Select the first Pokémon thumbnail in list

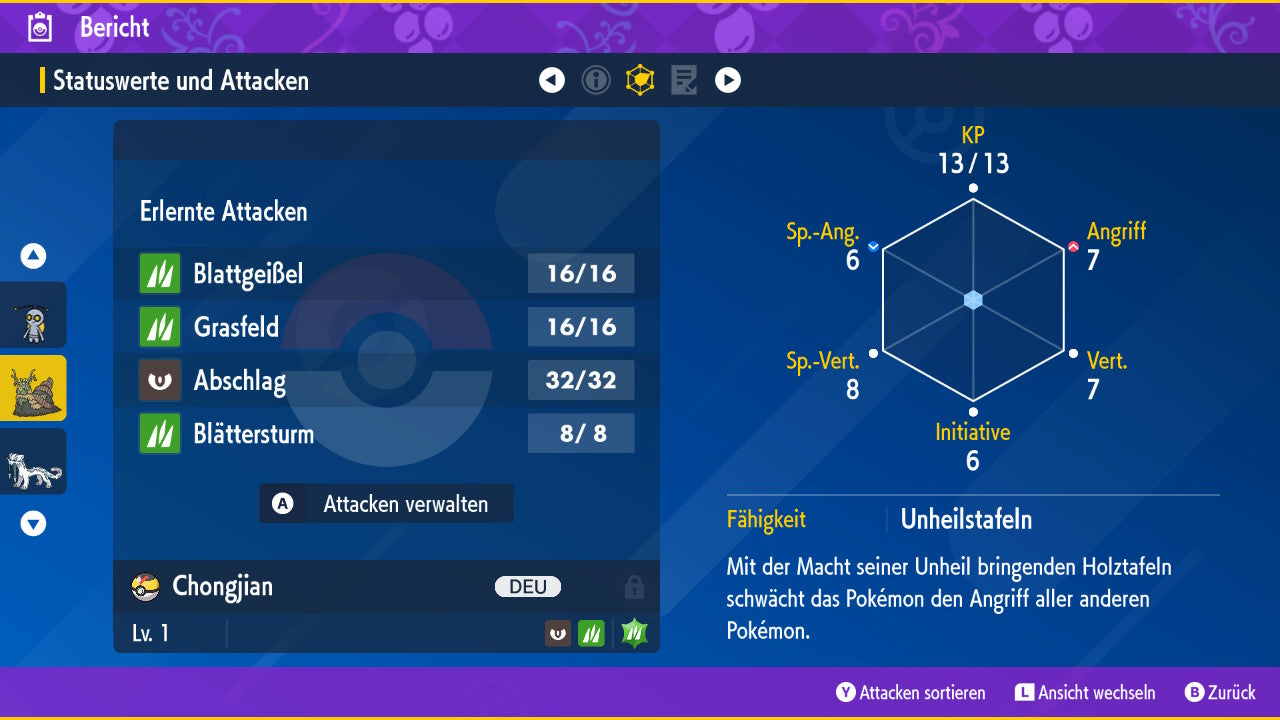click(x=33, y=315)
